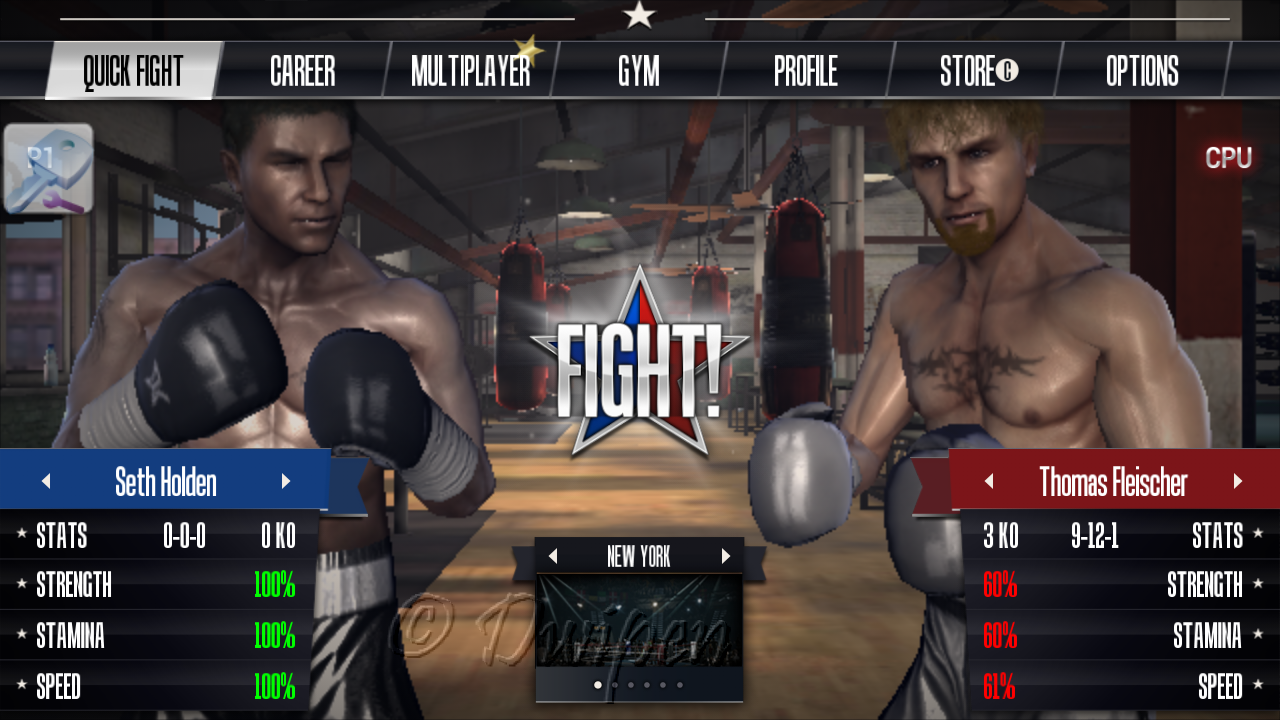
Task: Toggle the CPU opponent control label
Action: pyautogui.click(x=1228, y=158)
